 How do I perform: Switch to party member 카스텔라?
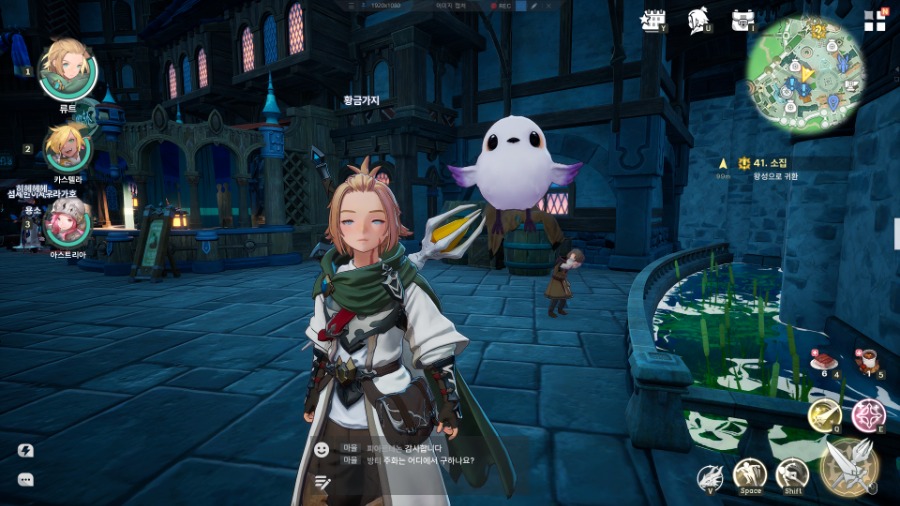click(x=67, y=148)
